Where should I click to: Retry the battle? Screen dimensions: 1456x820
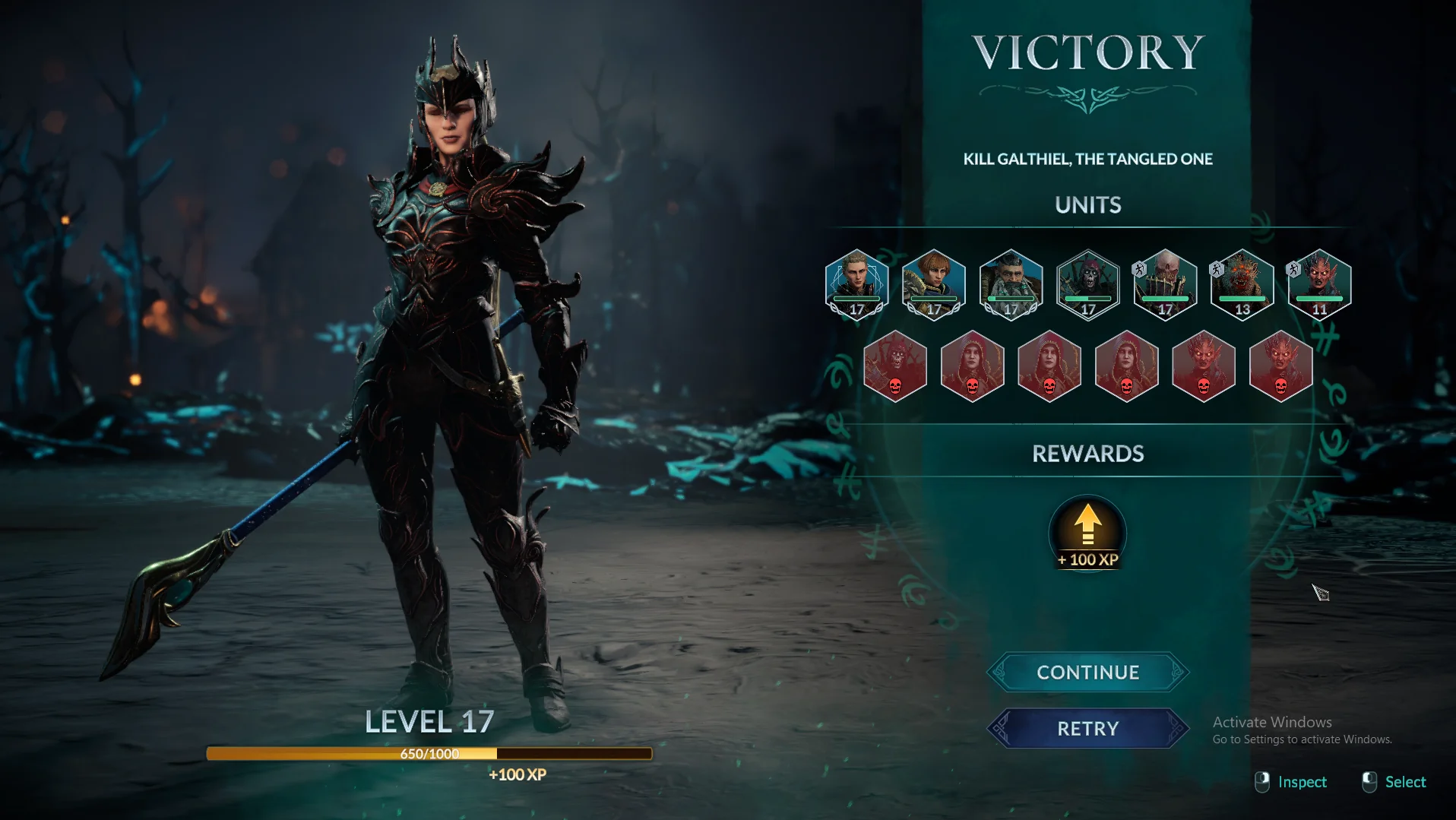[x=1087, y=729]
